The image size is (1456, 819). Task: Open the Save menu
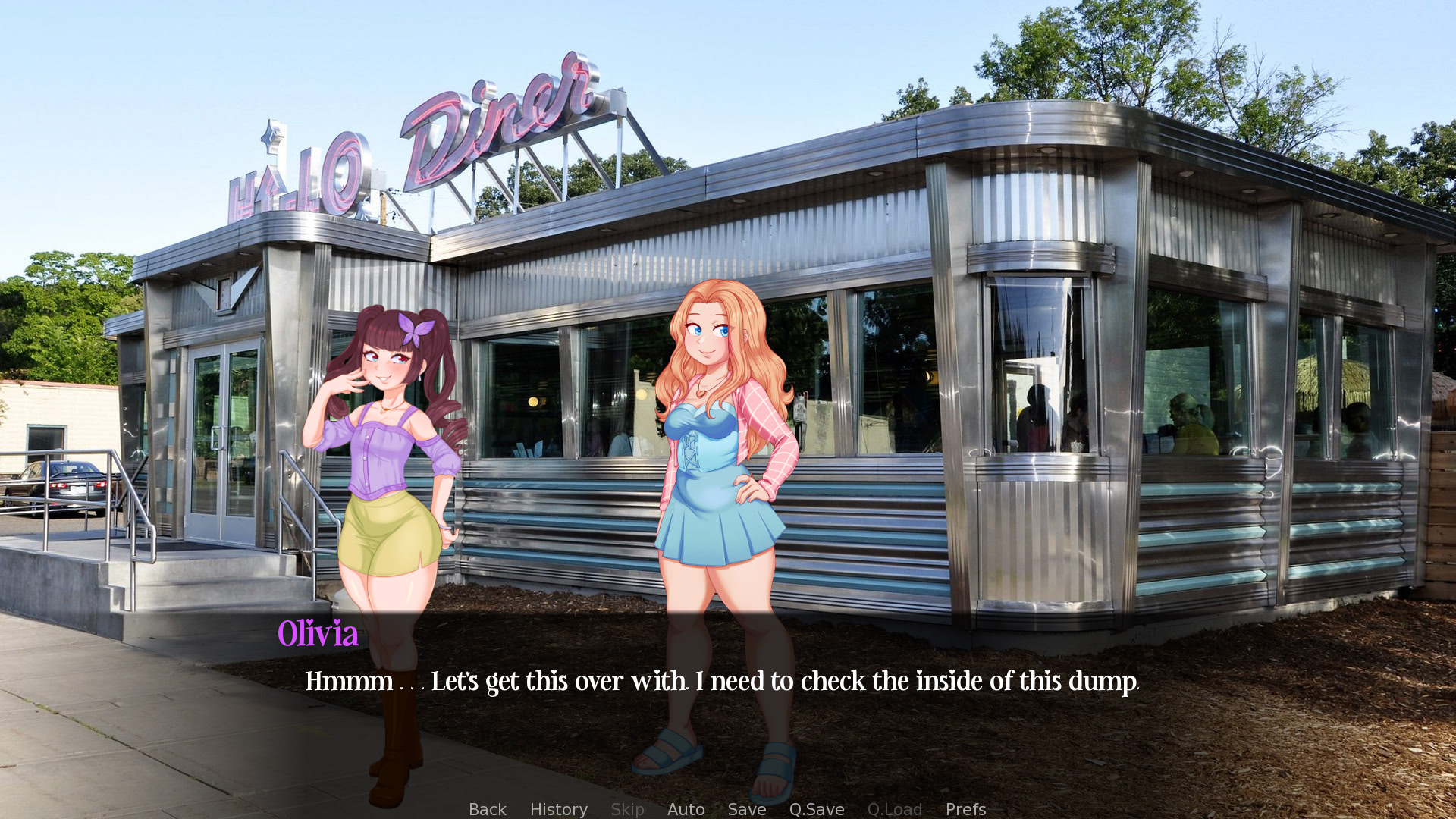746,809
